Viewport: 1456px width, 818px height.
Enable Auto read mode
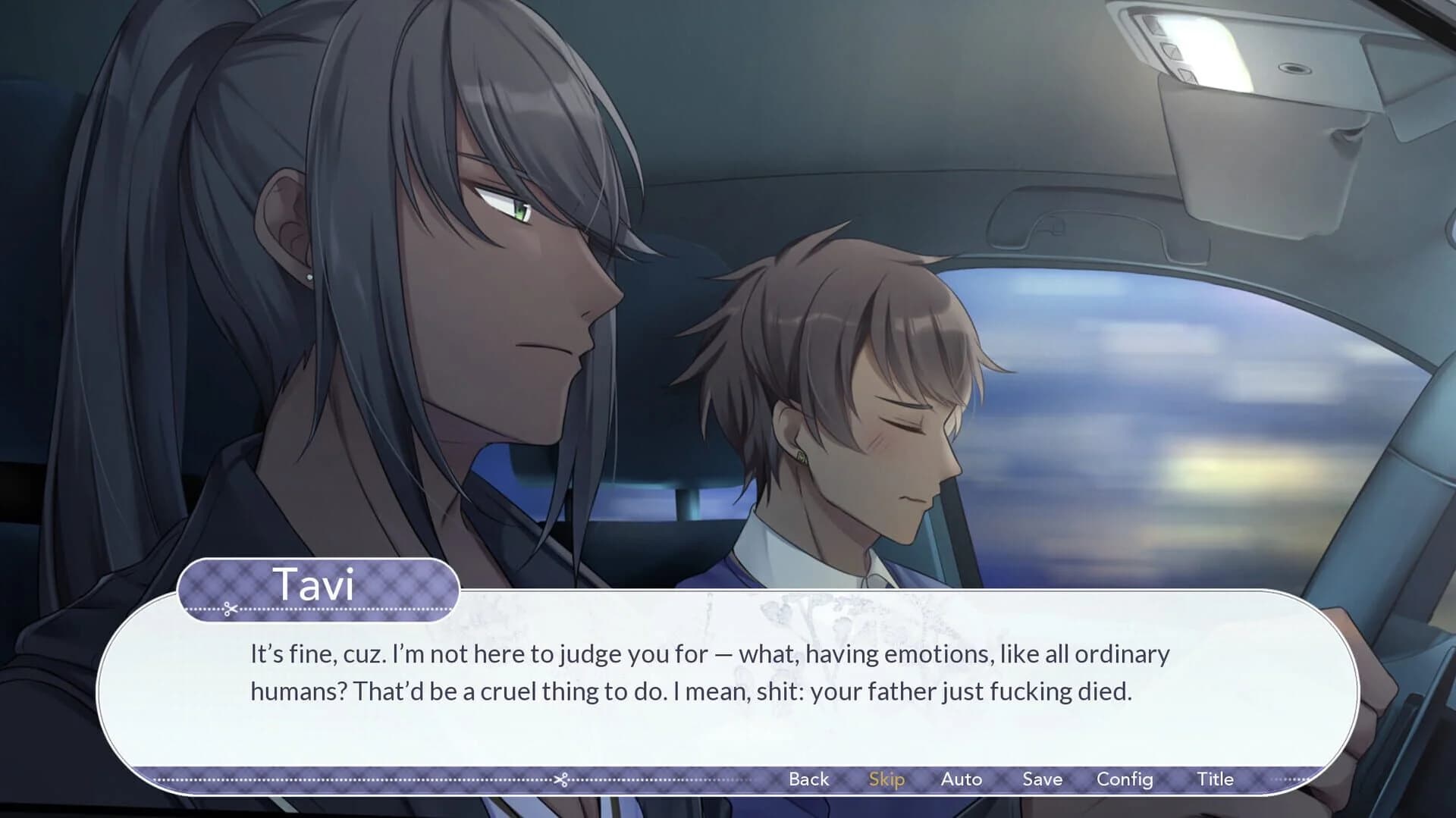(962, 779)
